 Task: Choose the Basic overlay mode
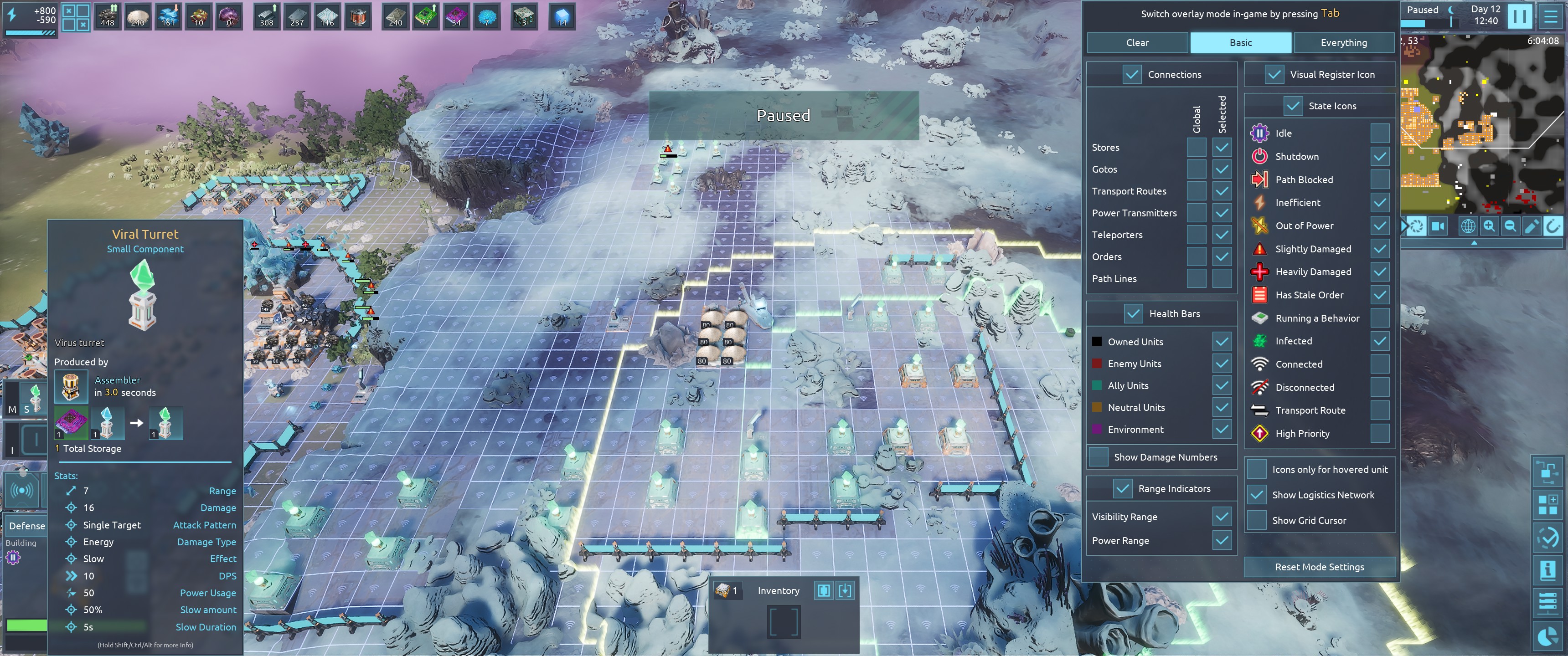[1241, 43]
